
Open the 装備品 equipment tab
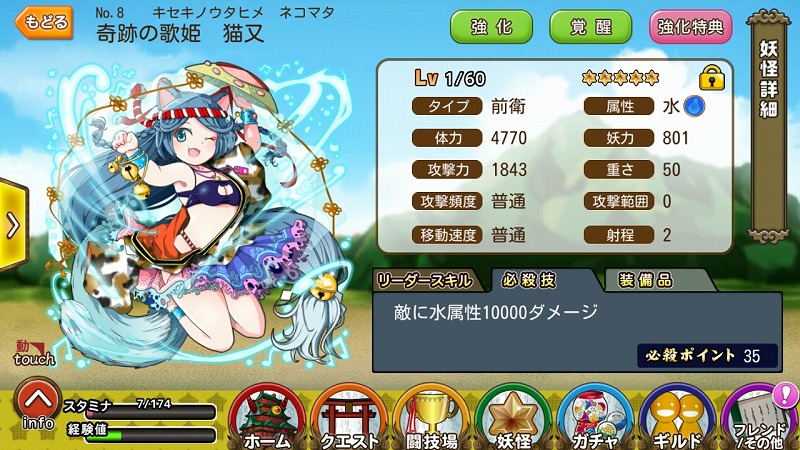click(x=645, y=280)
